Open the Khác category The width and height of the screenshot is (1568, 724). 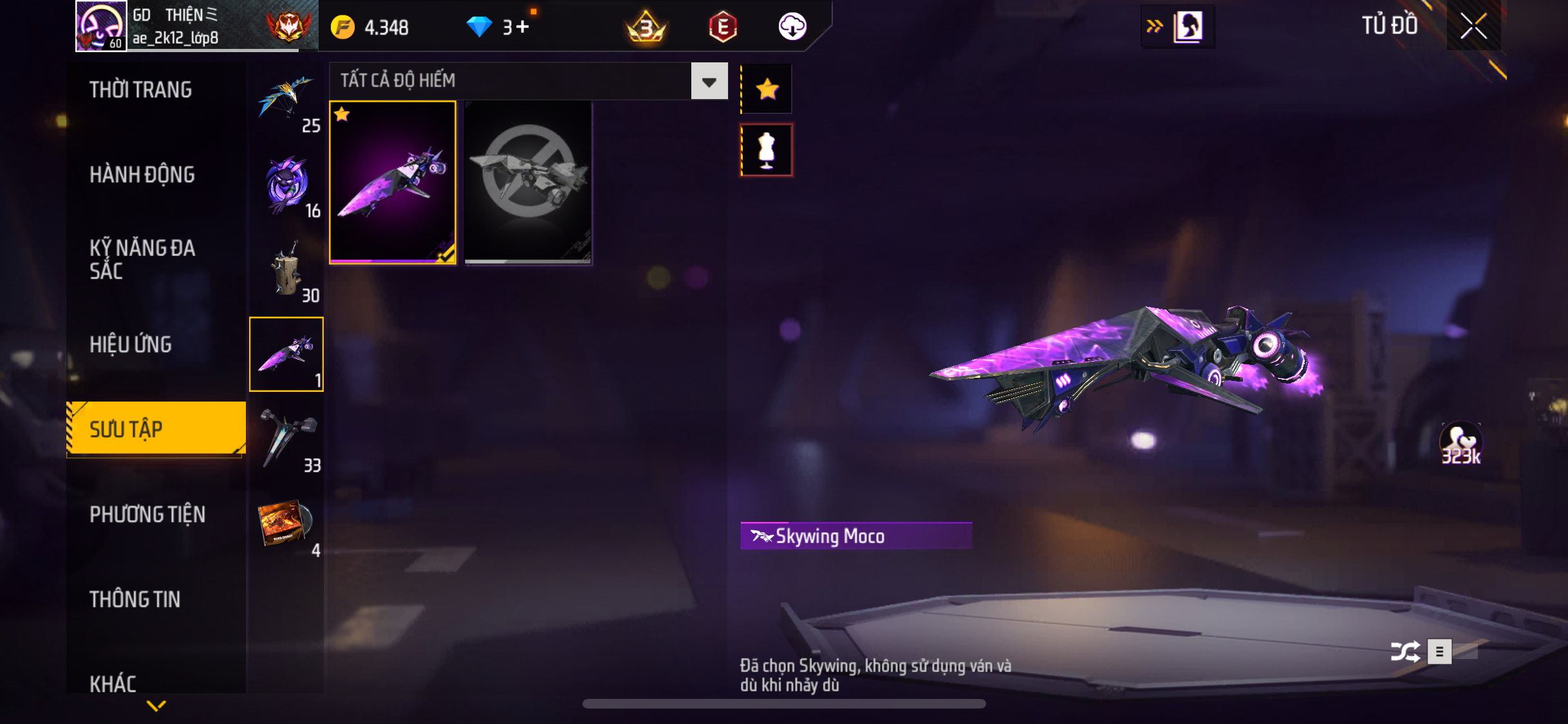tap(113, 683)
